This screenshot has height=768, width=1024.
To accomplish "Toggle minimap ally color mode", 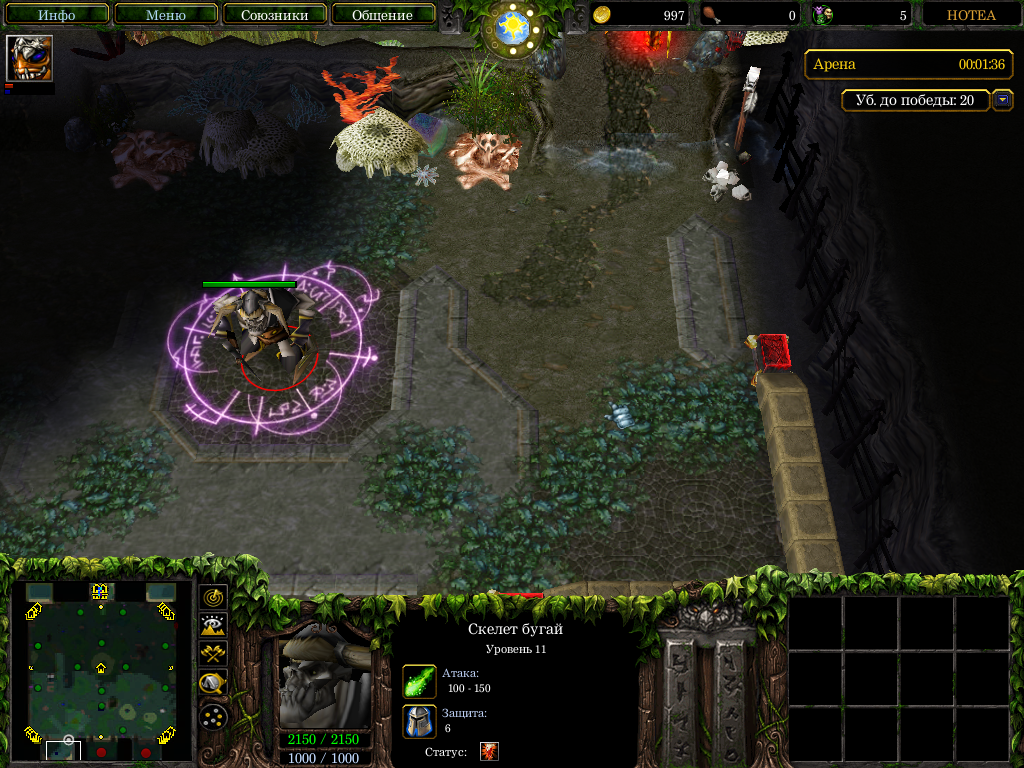I will point(213,654).
